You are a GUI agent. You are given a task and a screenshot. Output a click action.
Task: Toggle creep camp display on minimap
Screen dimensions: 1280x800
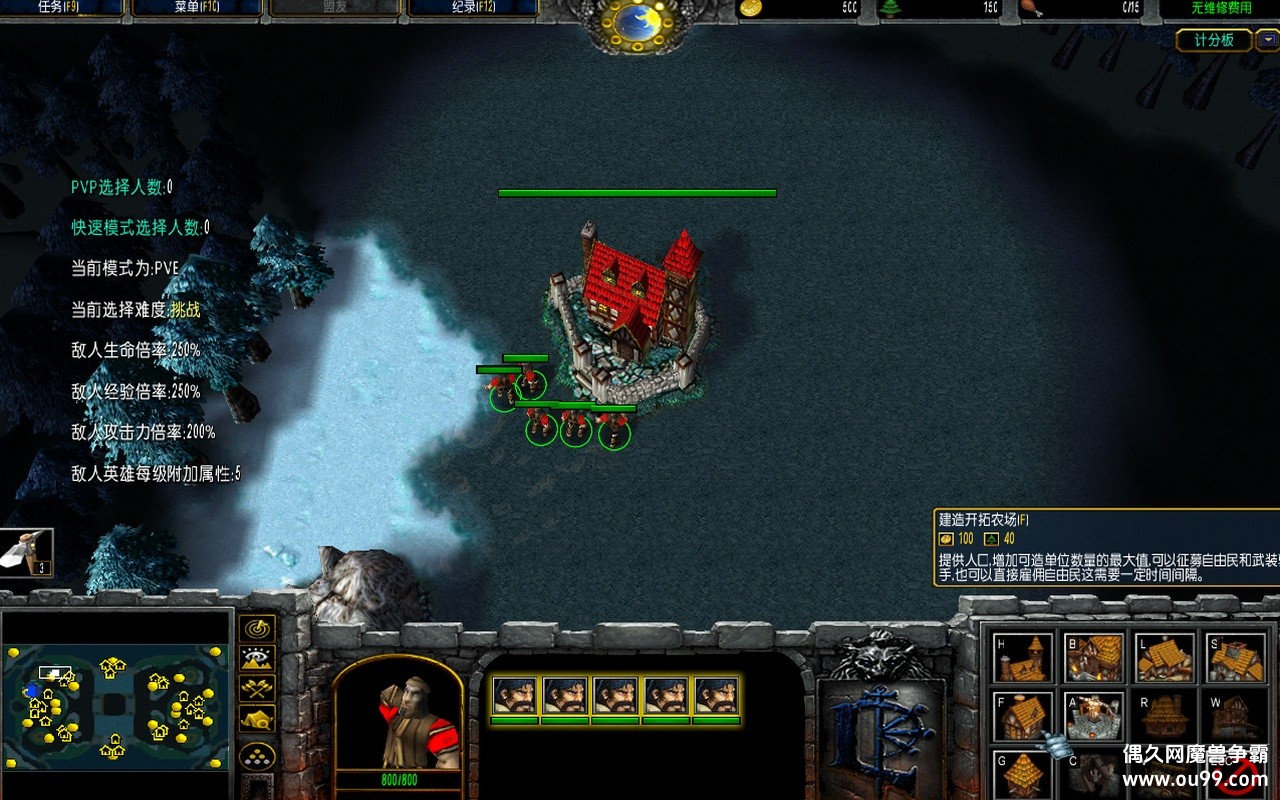tap(258, 718)
